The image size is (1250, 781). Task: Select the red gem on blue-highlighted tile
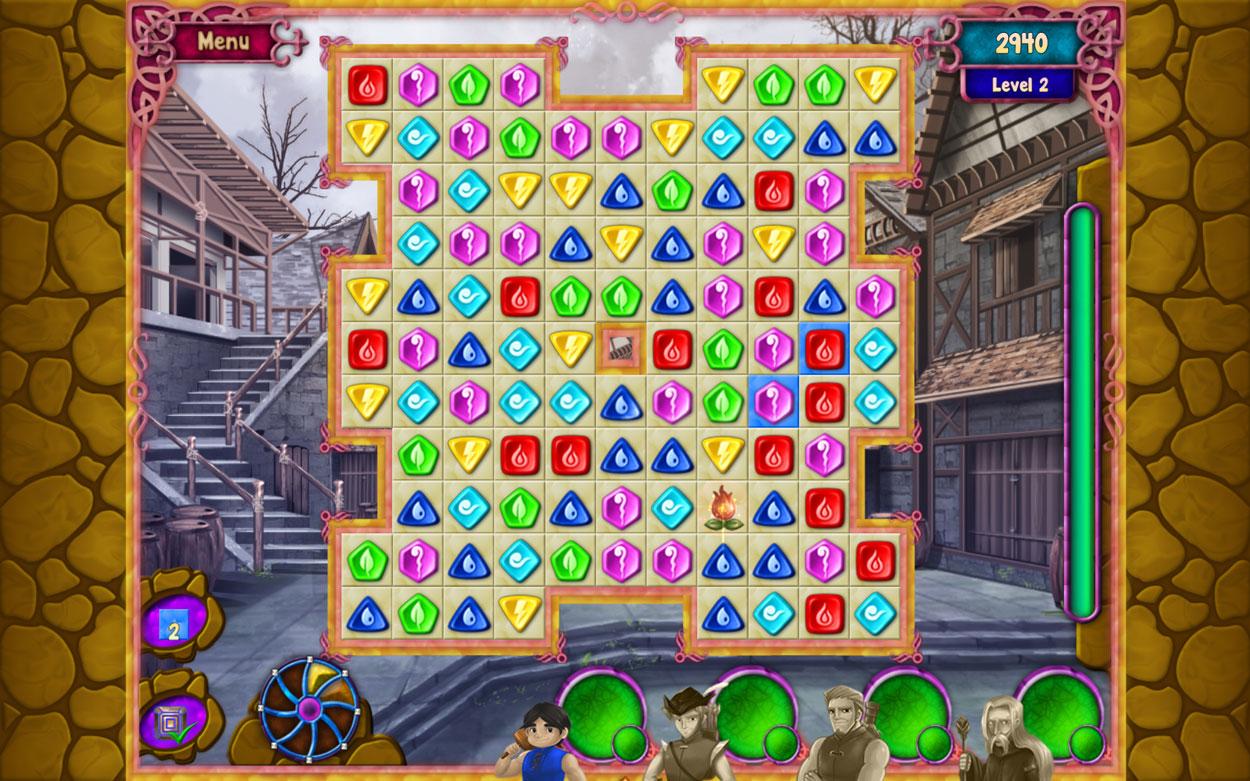824,348
